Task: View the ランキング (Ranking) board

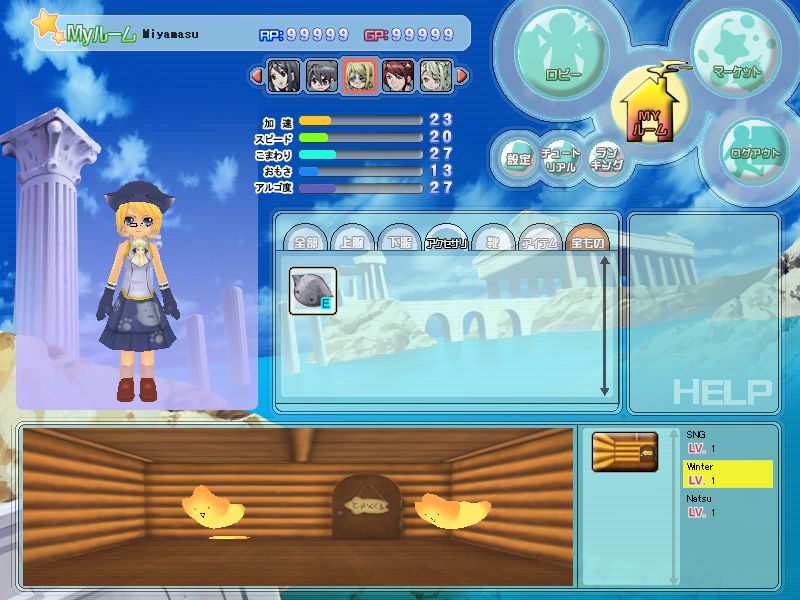Action: click(x=605, y=159)
